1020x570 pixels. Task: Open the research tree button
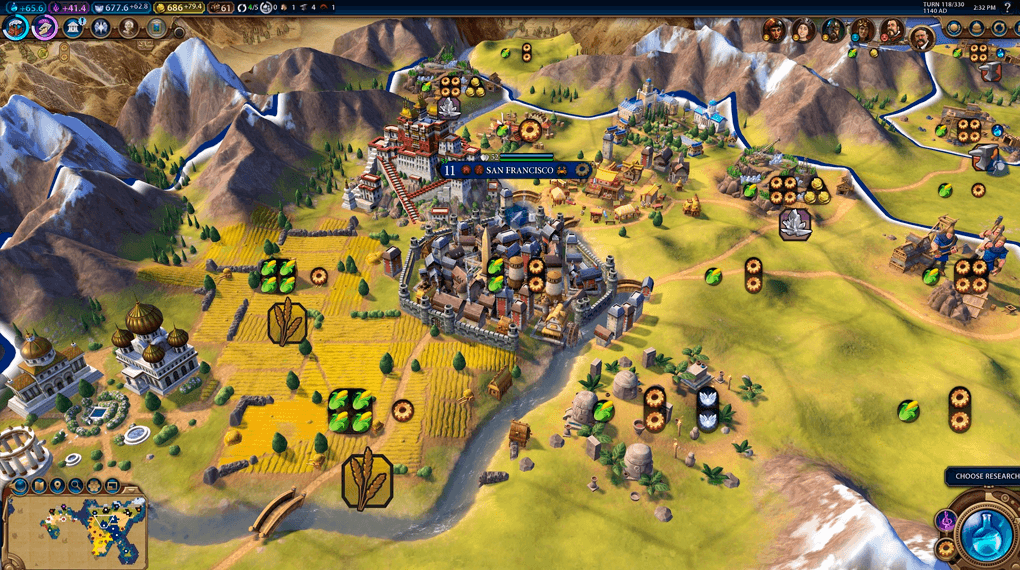pos(15,27)
